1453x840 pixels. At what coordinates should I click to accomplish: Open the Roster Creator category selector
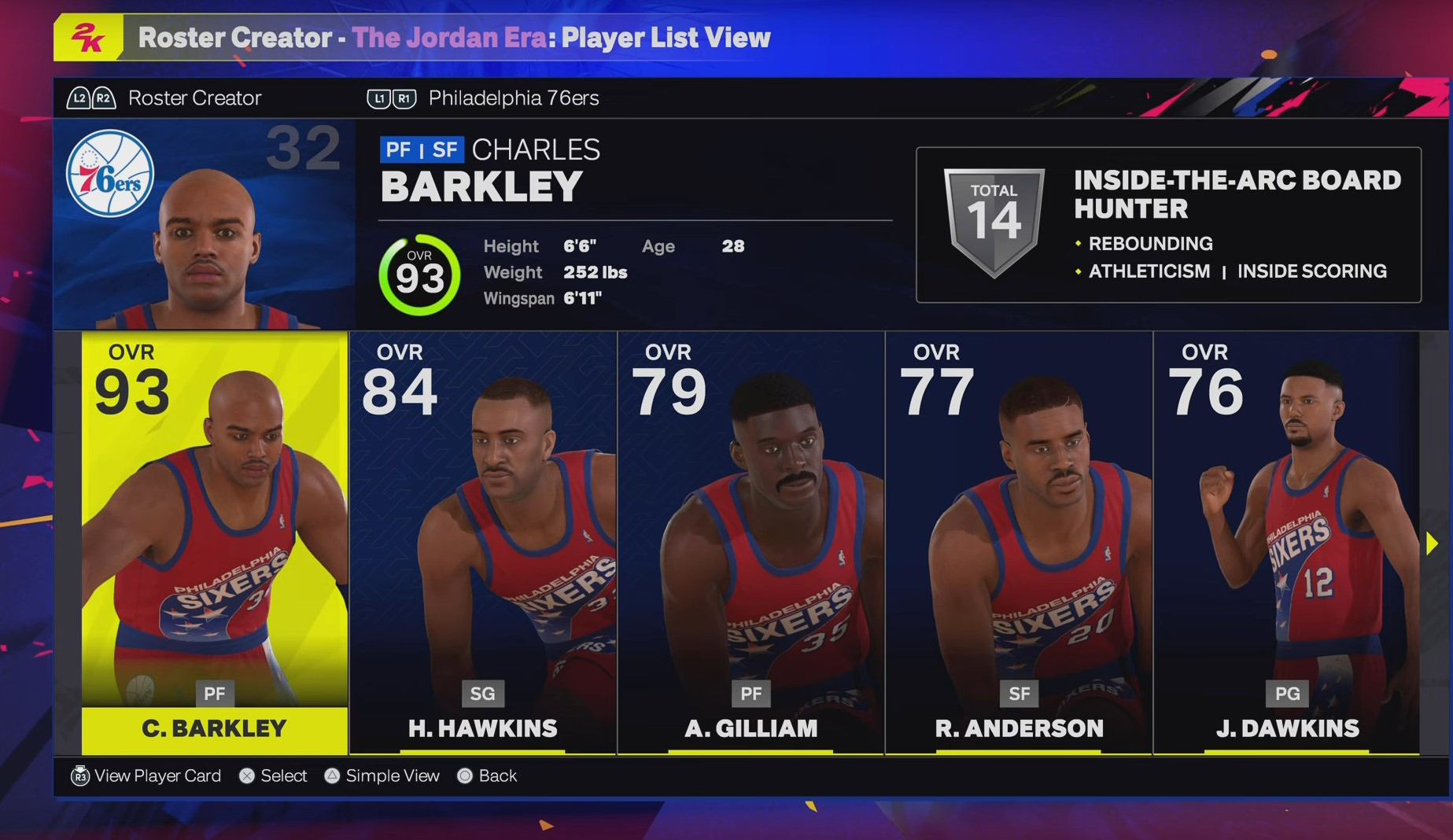coord(196,98)
